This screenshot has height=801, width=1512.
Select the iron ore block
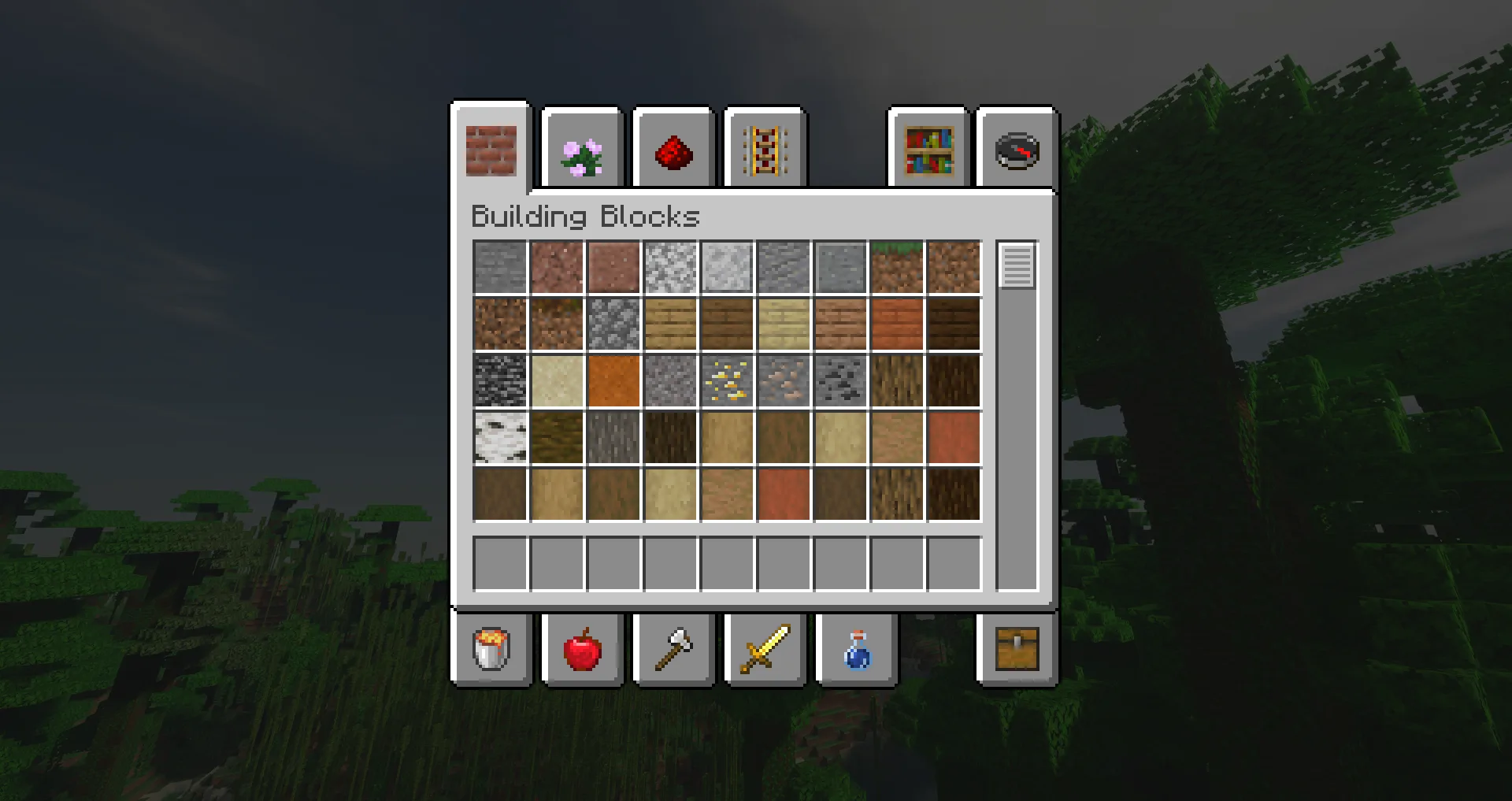[x=783, y=380]
